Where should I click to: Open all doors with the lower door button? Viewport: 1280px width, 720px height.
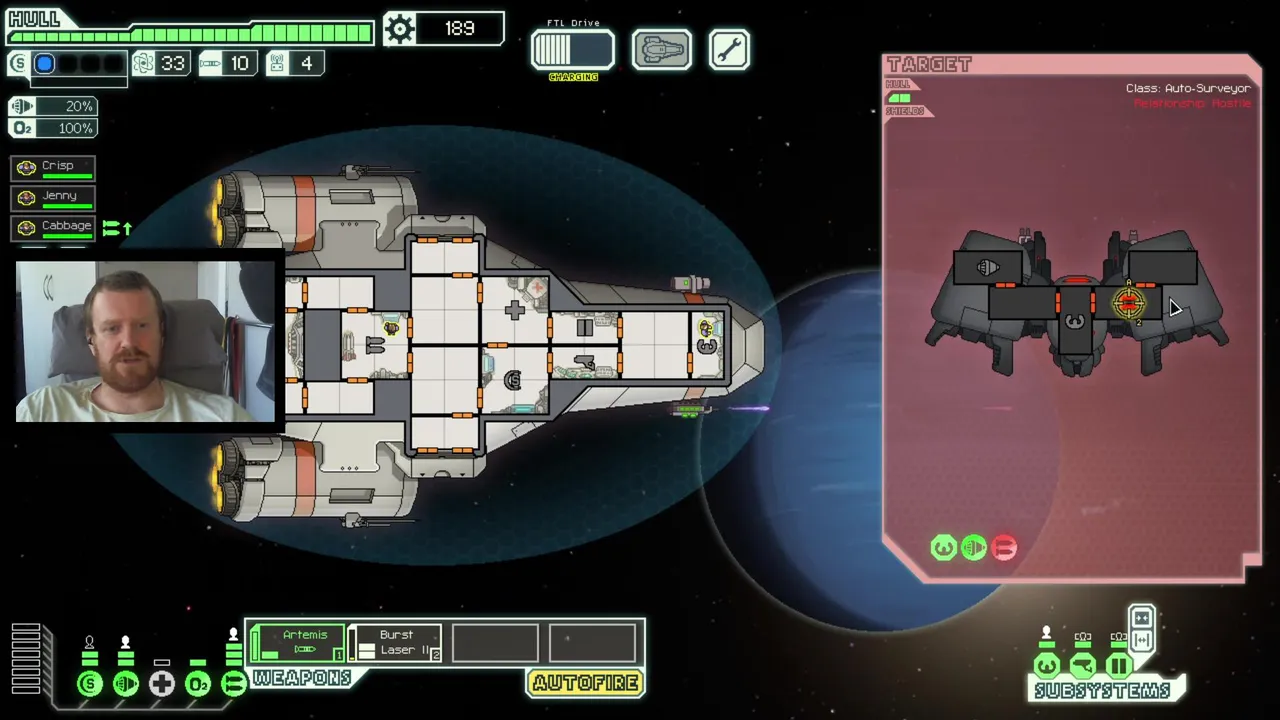(x=1142, y=640)
